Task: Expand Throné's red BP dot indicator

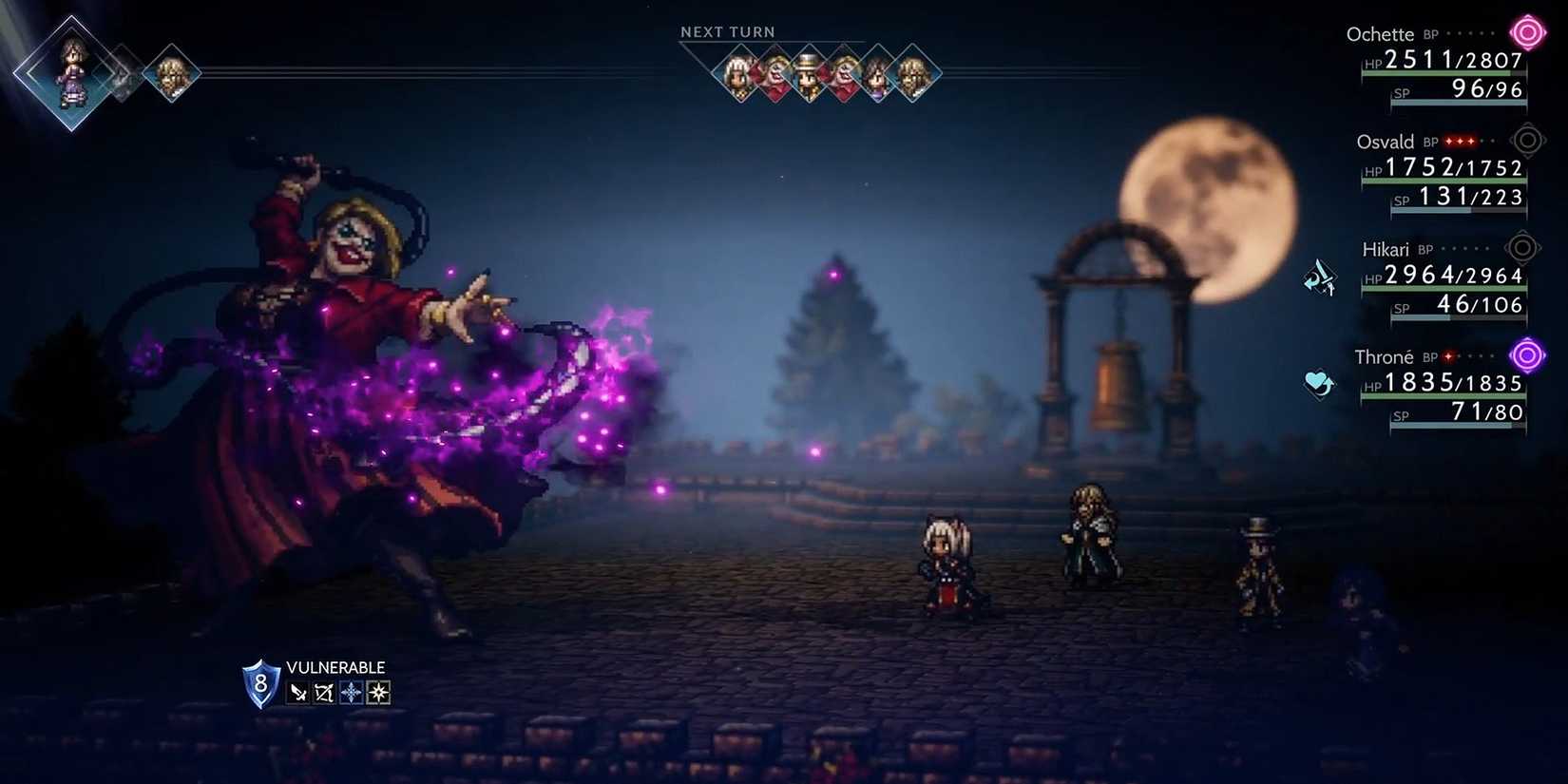Action: click(1448, 357)
